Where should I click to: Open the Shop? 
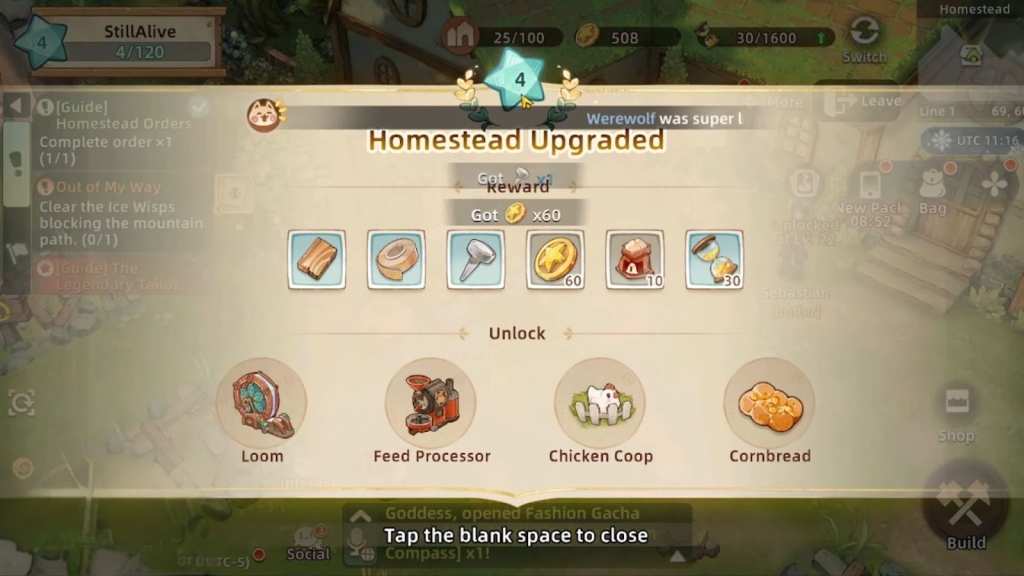coord(956,410)
